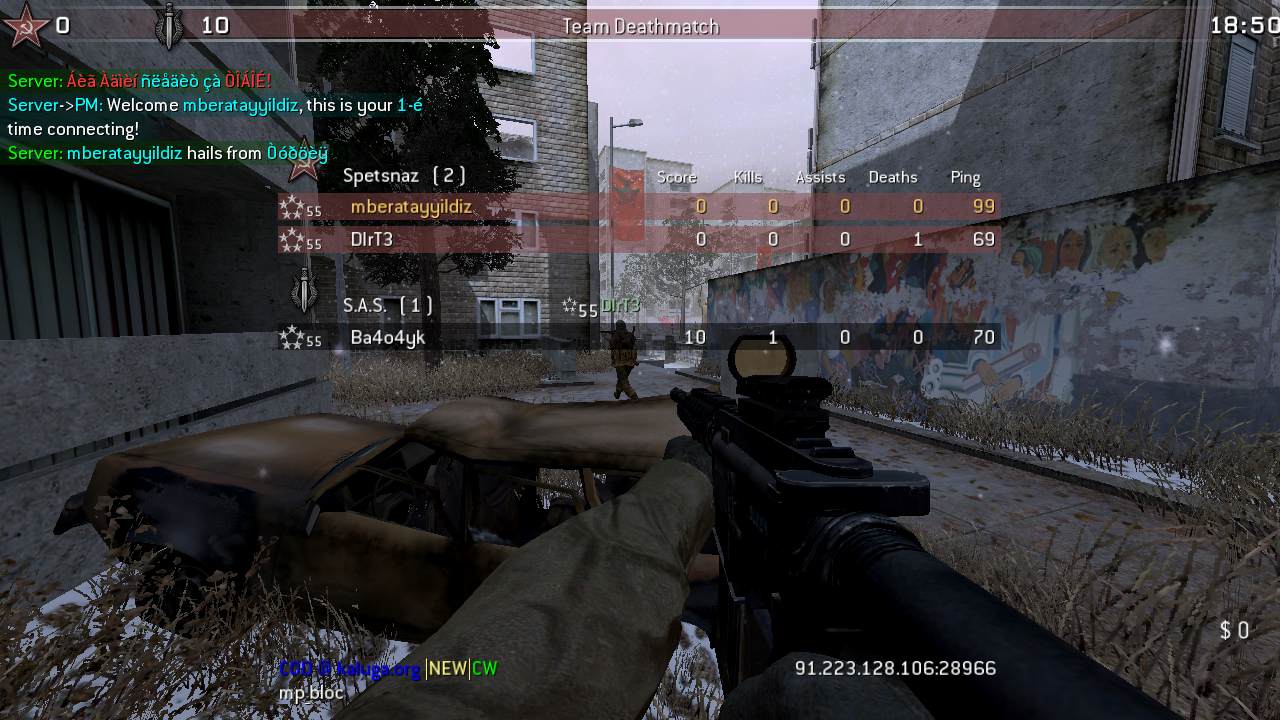Screen dimensions: 1280x720
Task: Select player DIrT3 in the scoreboard
Action: point(372,240)
